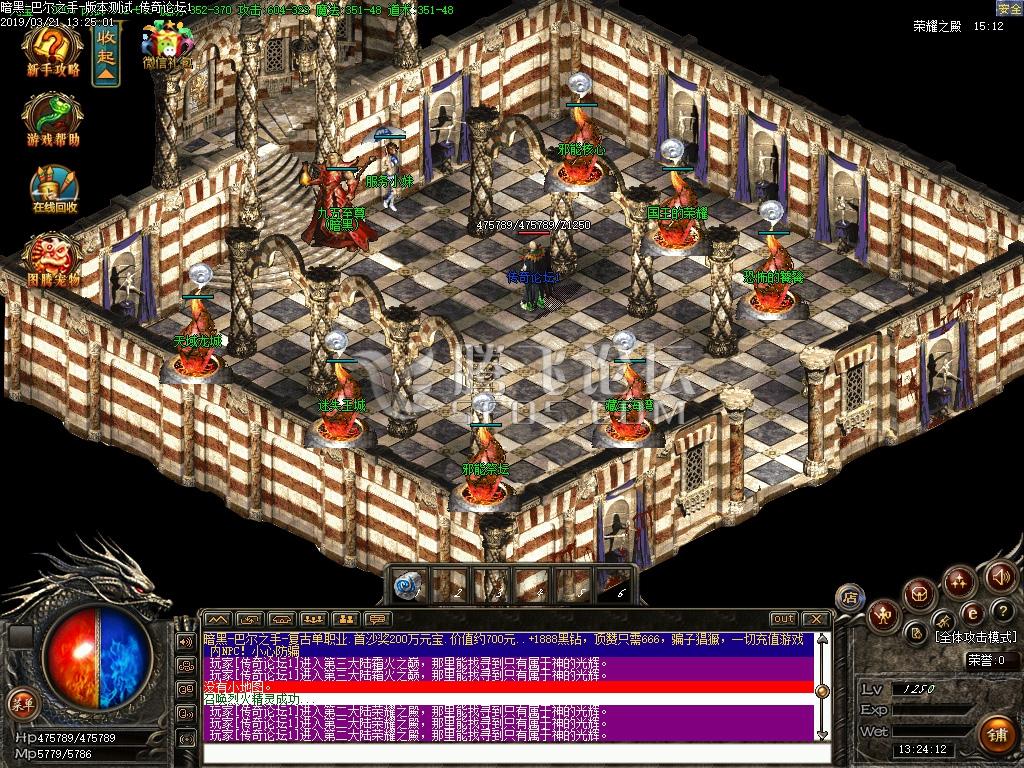Select the blue swirl item in hotbar
The height and width of the screenshot is (768, 1024).
pyautogui.click(x=407, y=584)
